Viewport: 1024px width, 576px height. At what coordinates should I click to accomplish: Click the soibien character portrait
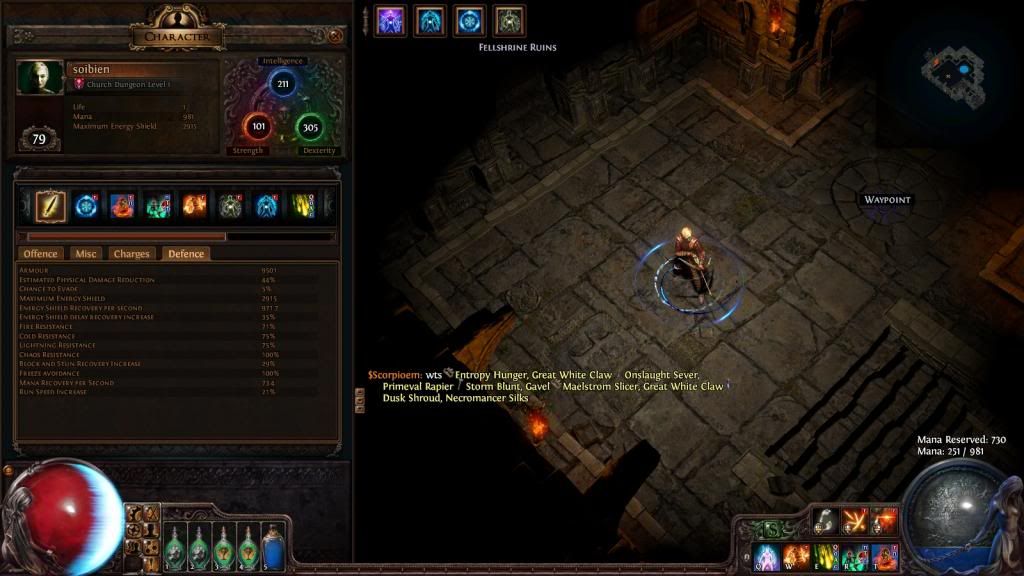pos(36,79)
